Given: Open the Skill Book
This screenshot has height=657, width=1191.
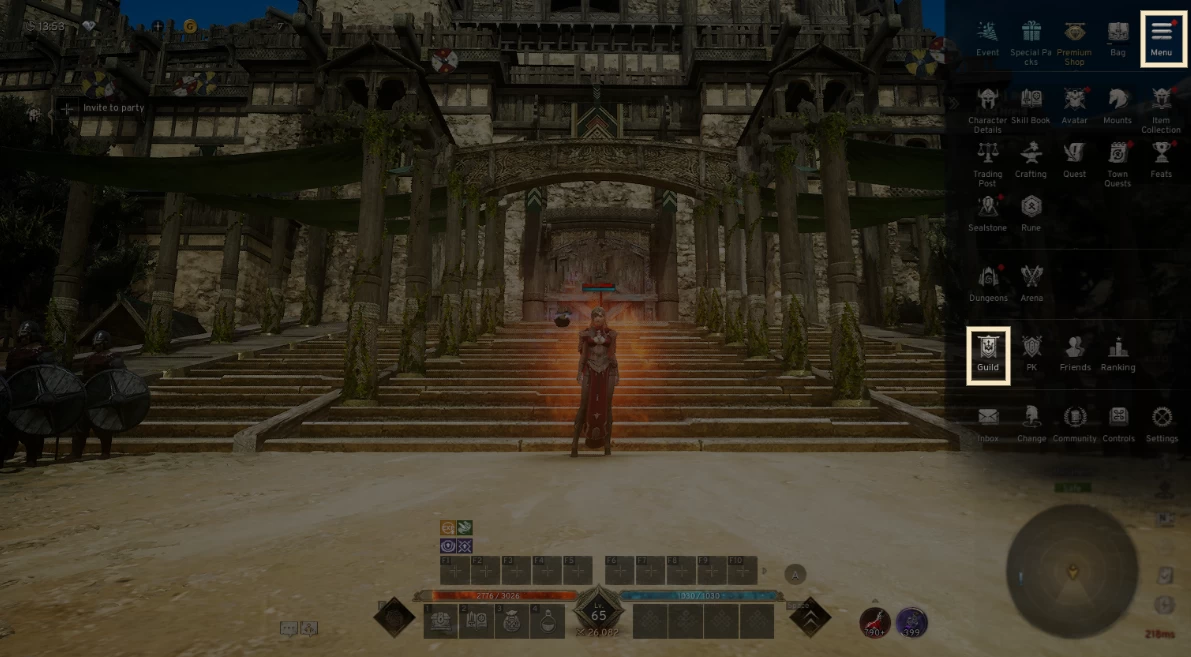Looking at the screenshot, I should coord(1030,104).
